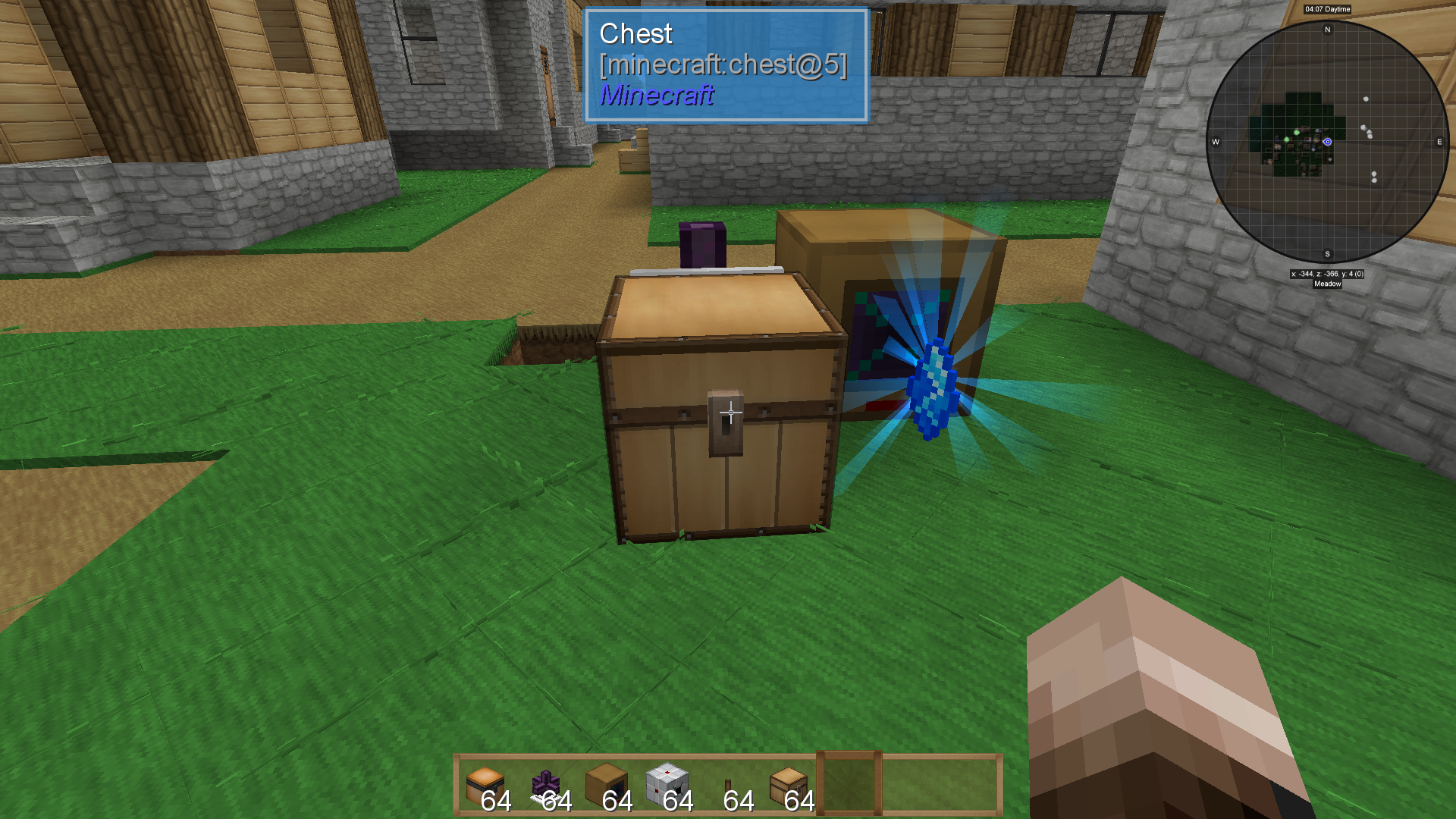Screen dimensions: 1456x819
Task: Click the player position marker on the minimap
Action: [1326, 140]
